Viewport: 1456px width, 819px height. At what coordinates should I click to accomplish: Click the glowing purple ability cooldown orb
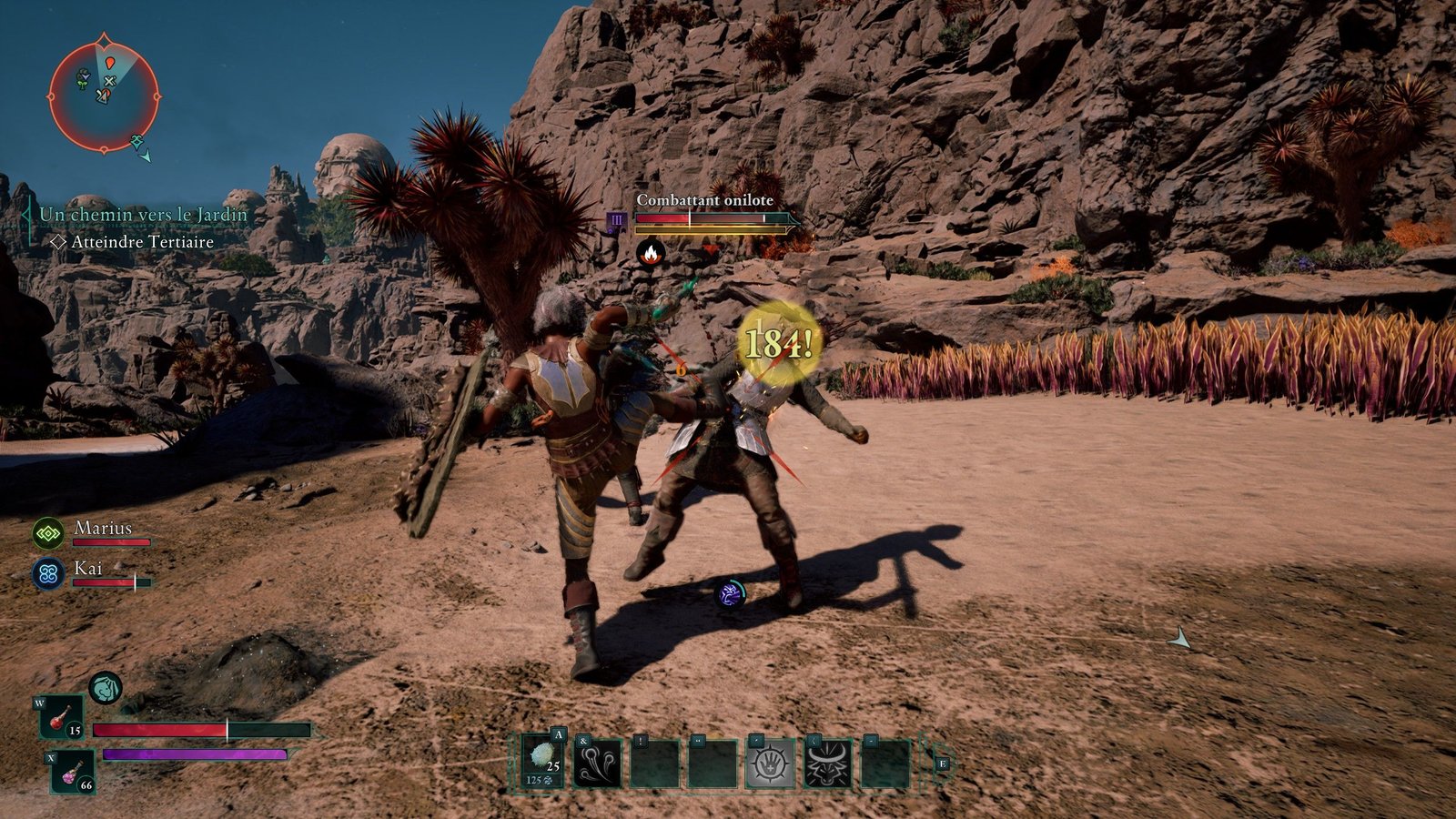731,594
